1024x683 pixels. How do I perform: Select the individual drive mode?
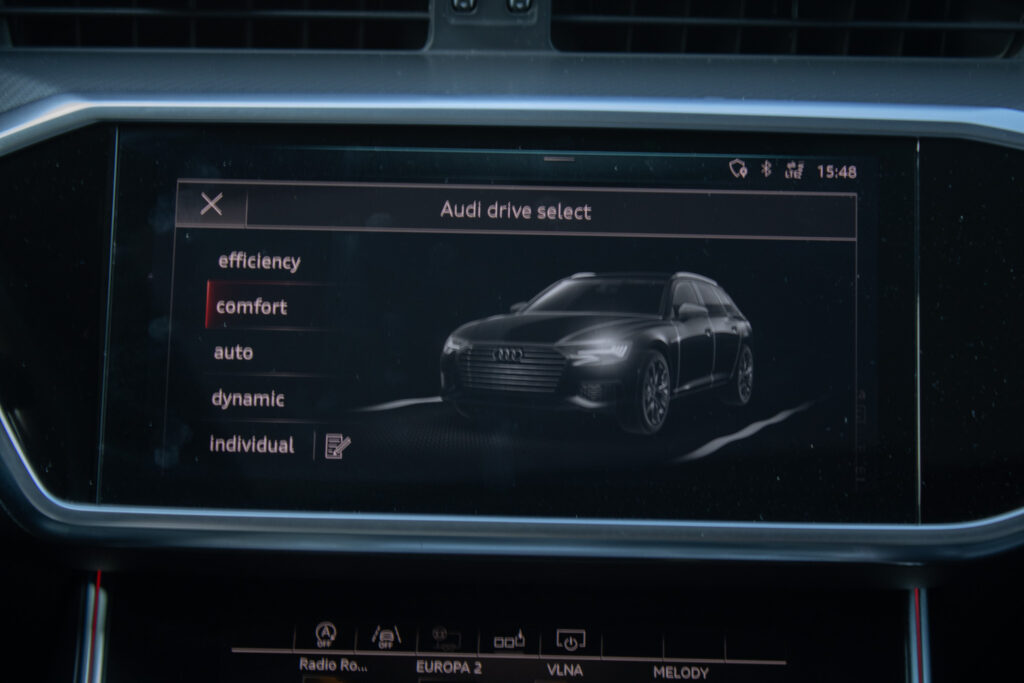point(252,445)
